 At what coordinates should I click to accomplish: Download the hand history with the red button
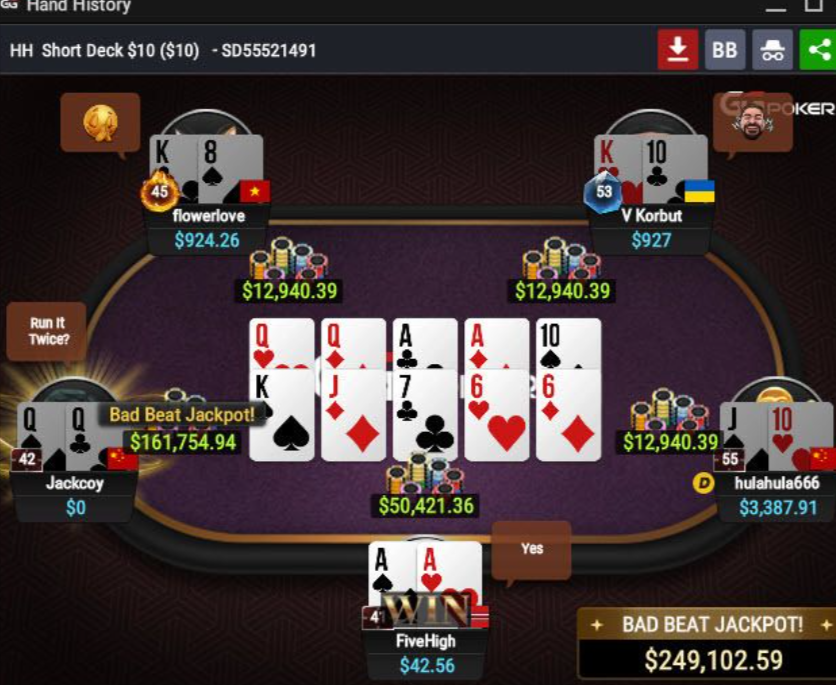point(677,50)
